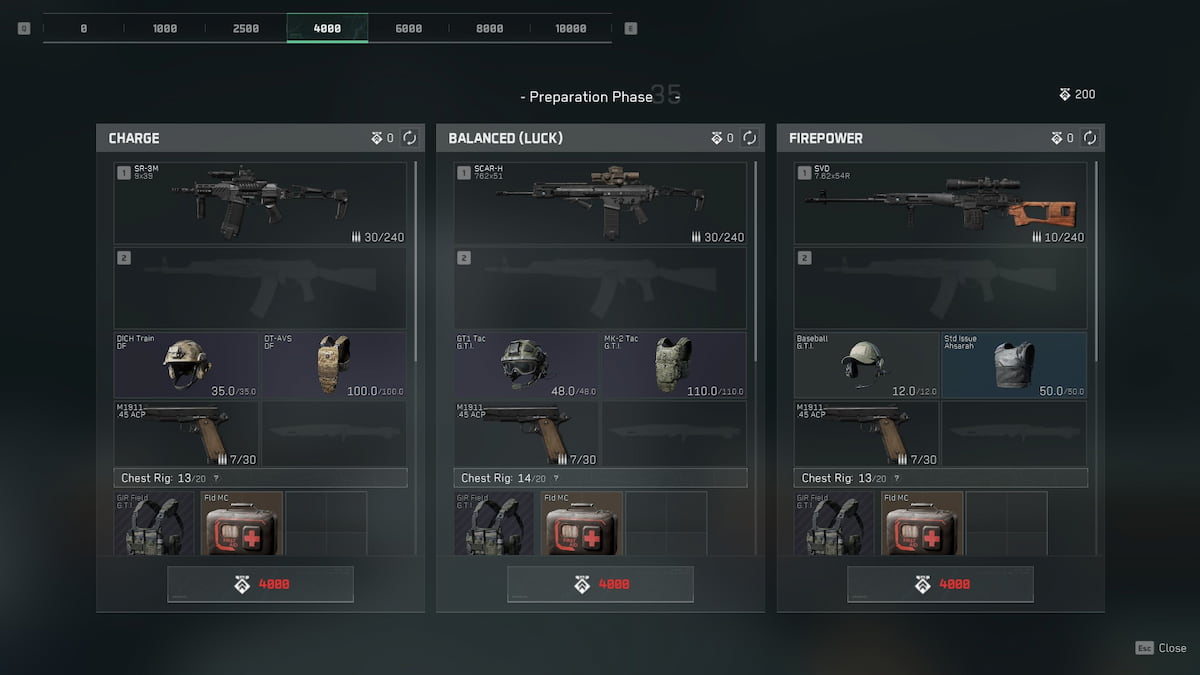Buy the Firepower loadout for 4000
Screen dimensions: 1200x675
(940, 584)
